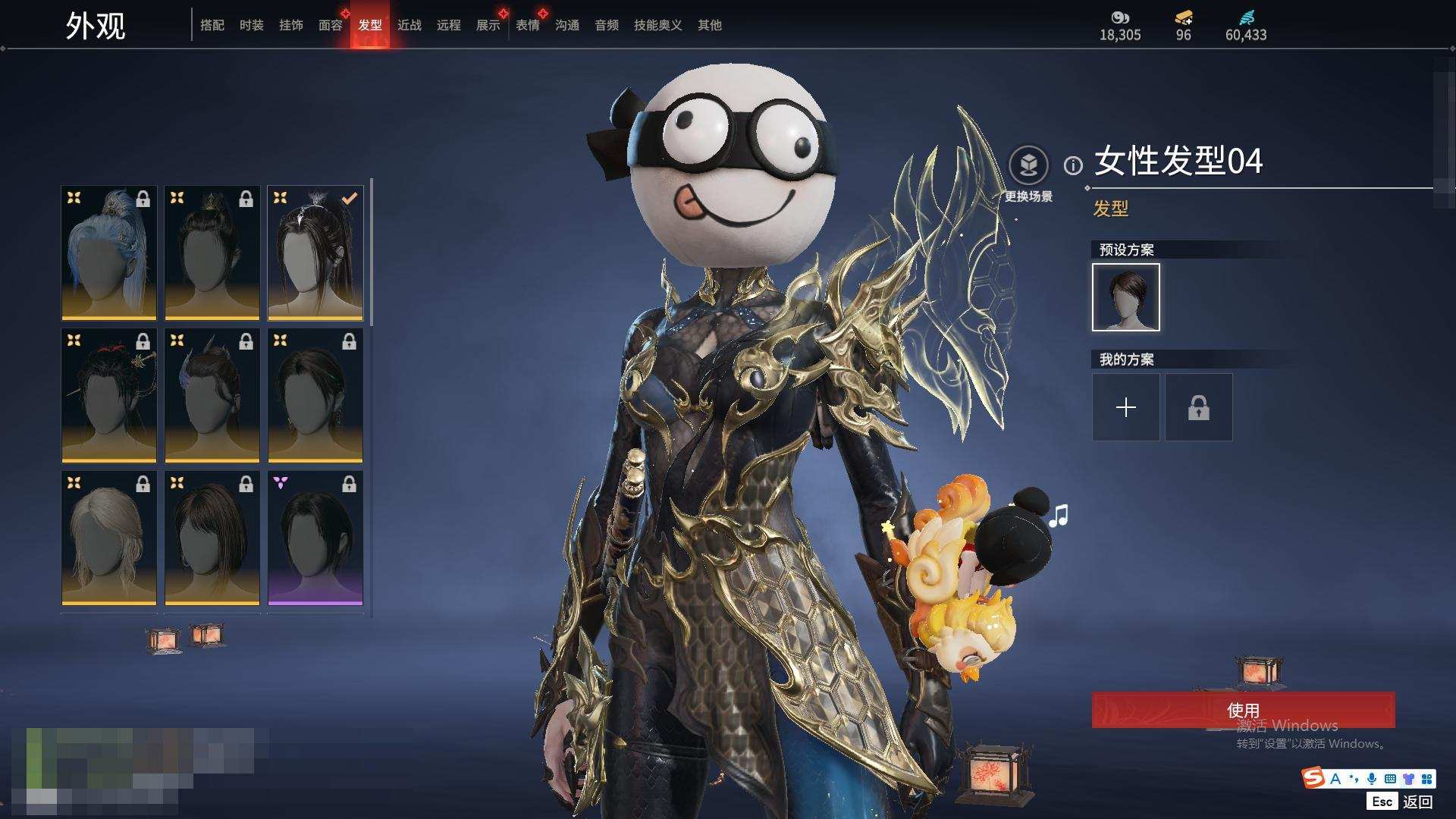Select the 挂饰 tab
Viewport: 1456px width, 819px height.
(x=291, y=25)
